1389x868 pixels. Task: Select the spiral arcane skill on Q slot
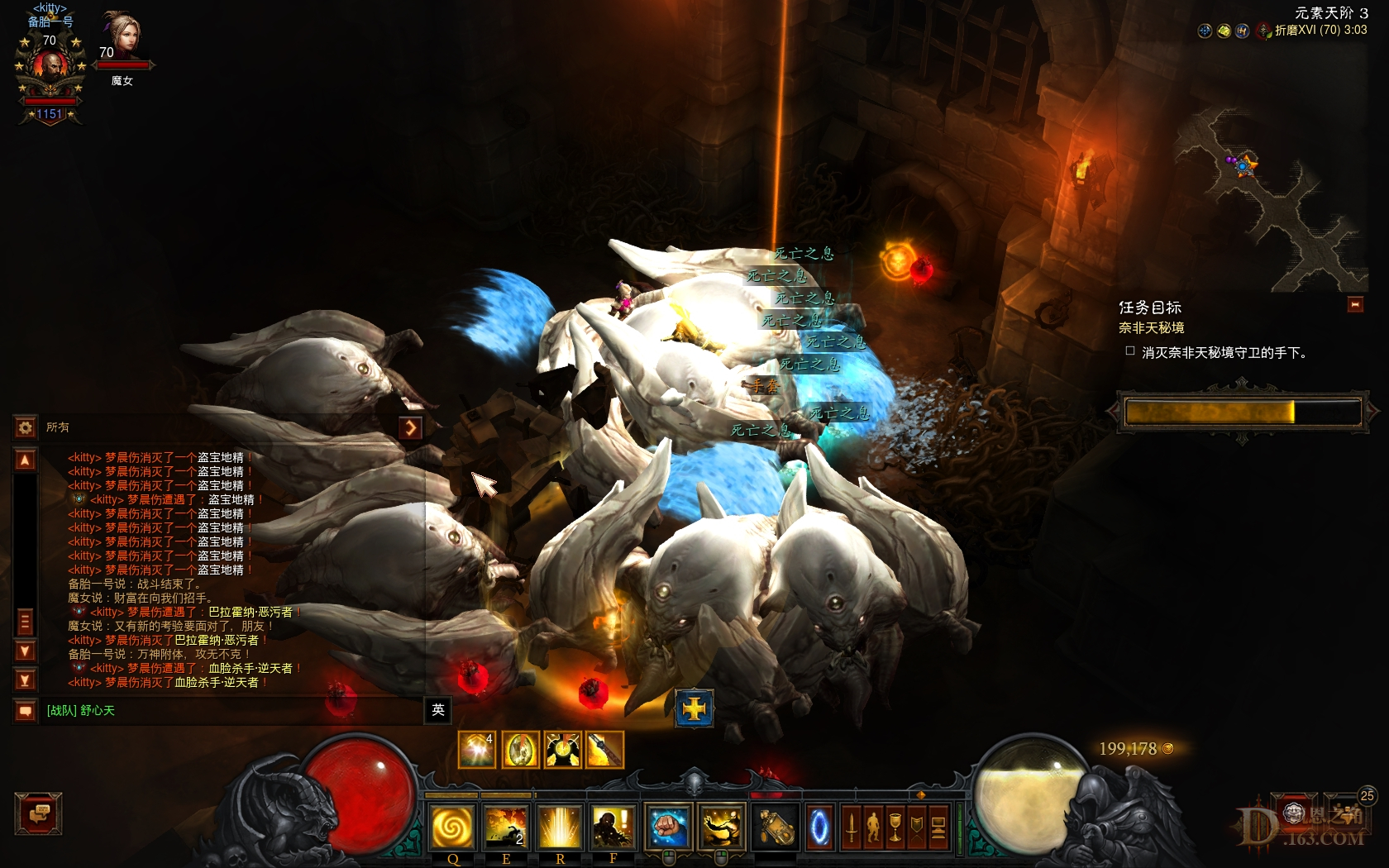[453, 827]
